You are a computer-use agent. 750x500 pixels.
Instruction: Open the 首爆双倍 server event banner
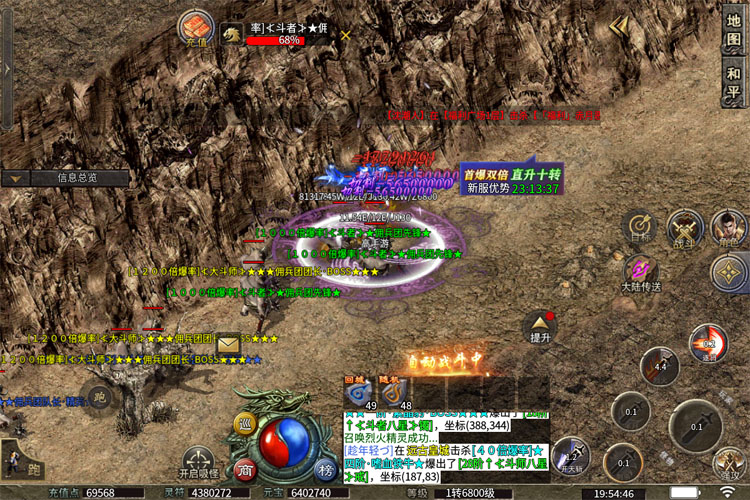(511, 179)
